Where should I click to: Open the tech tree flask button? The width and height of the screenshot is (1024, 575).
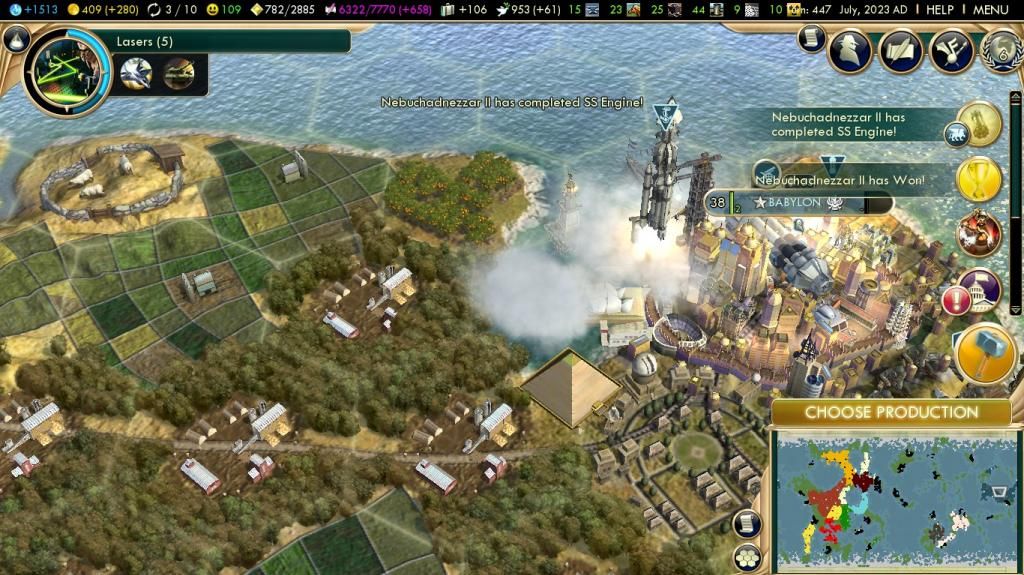pos(15,39)
